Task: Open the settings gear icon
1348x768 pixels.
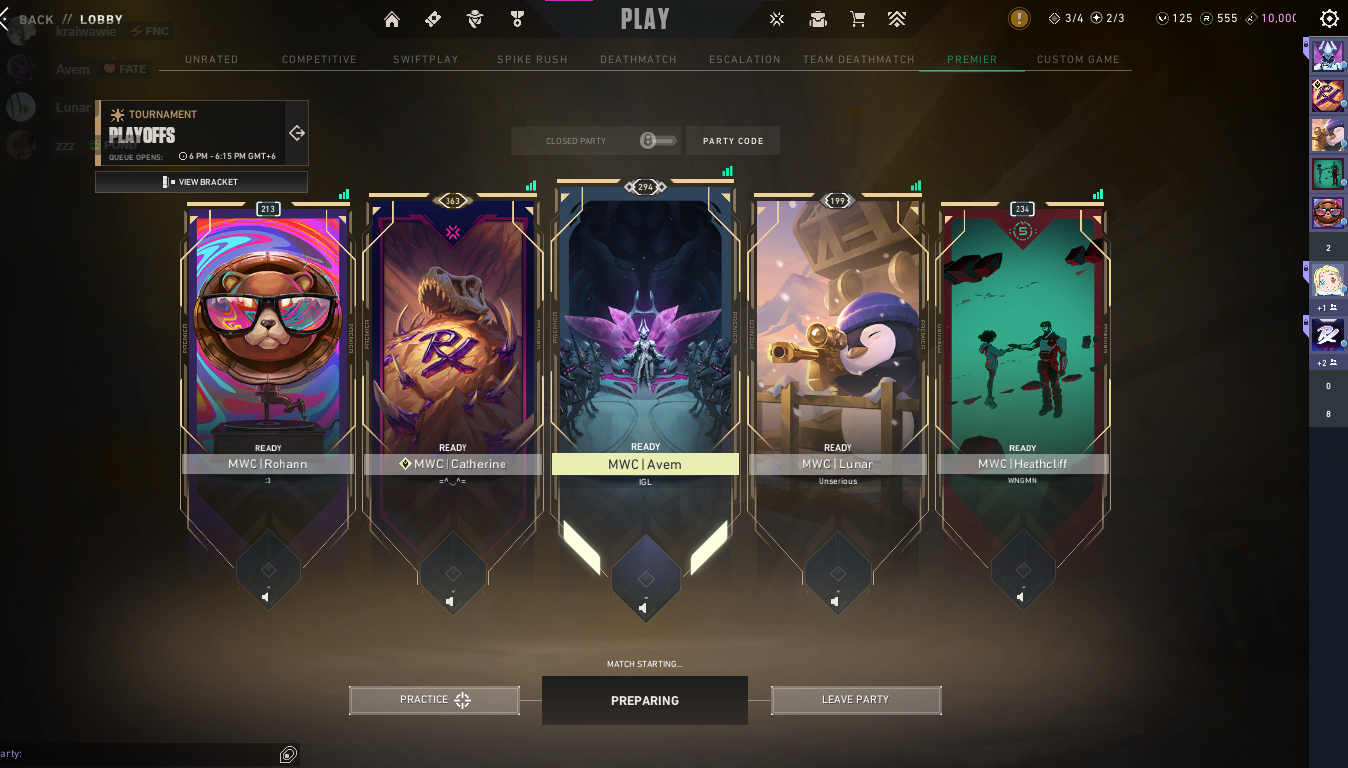Action: point(1329,19)
